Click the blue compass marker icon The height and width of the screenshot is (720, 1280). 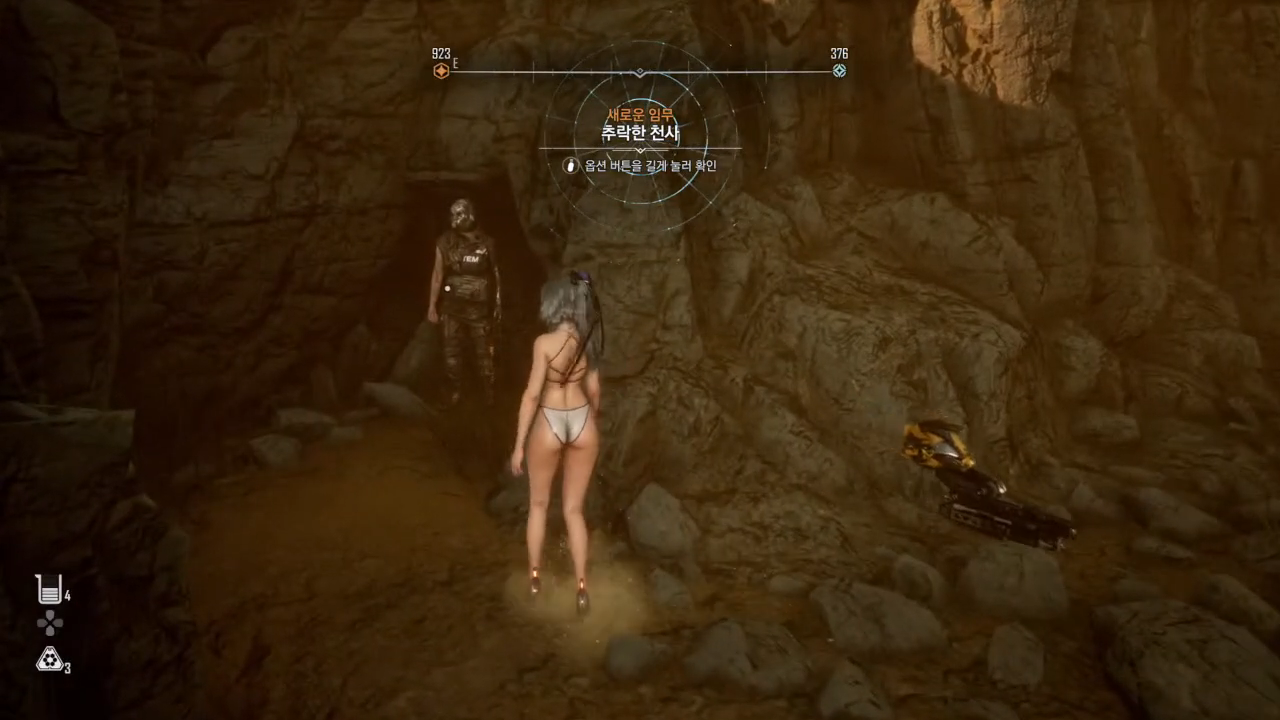839,70
